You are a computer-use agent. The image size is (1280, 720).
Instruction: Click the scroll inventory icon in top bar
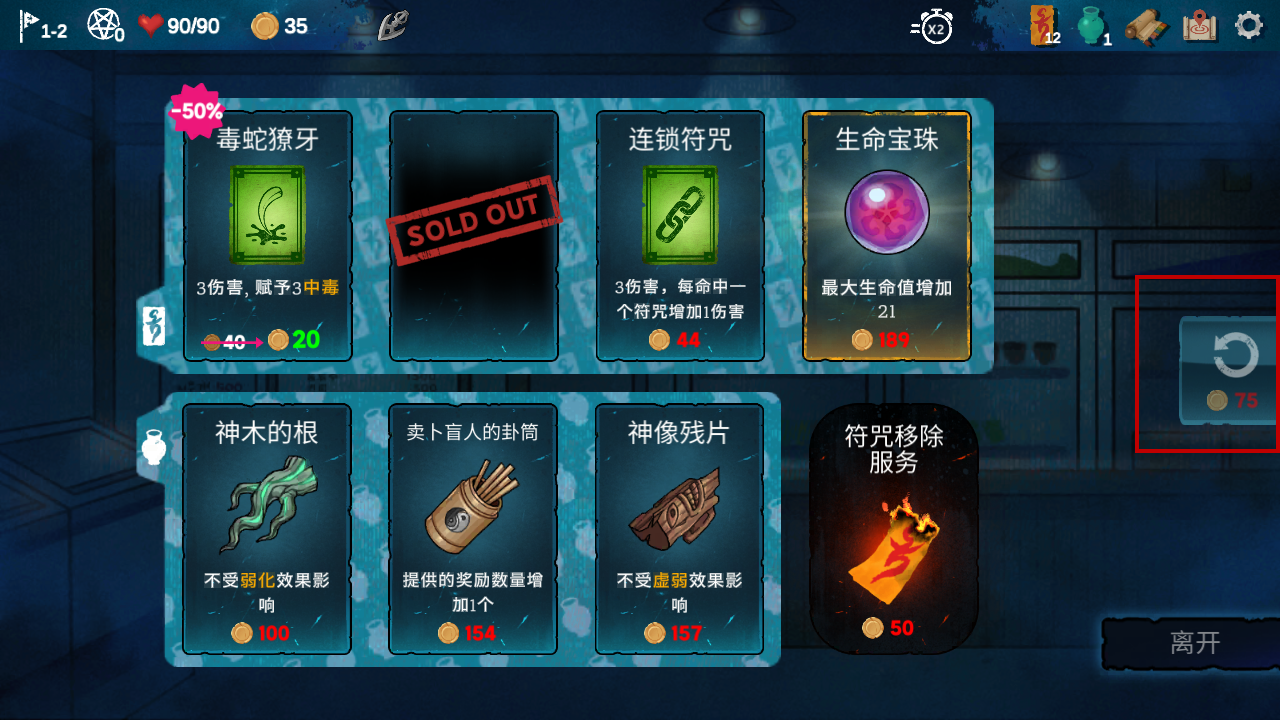point(1146,27)
